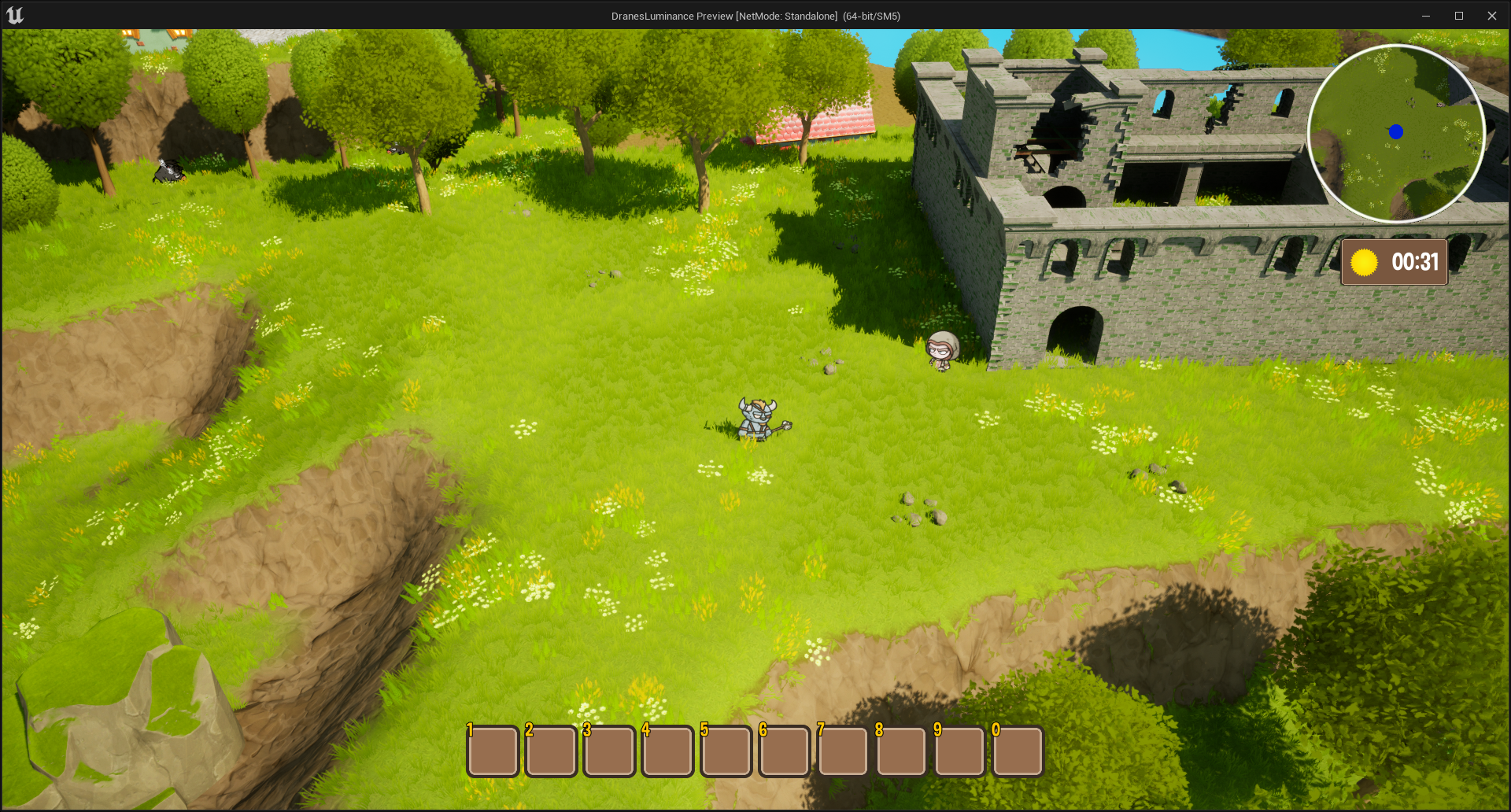Close the game preview window

(1491, 16)
